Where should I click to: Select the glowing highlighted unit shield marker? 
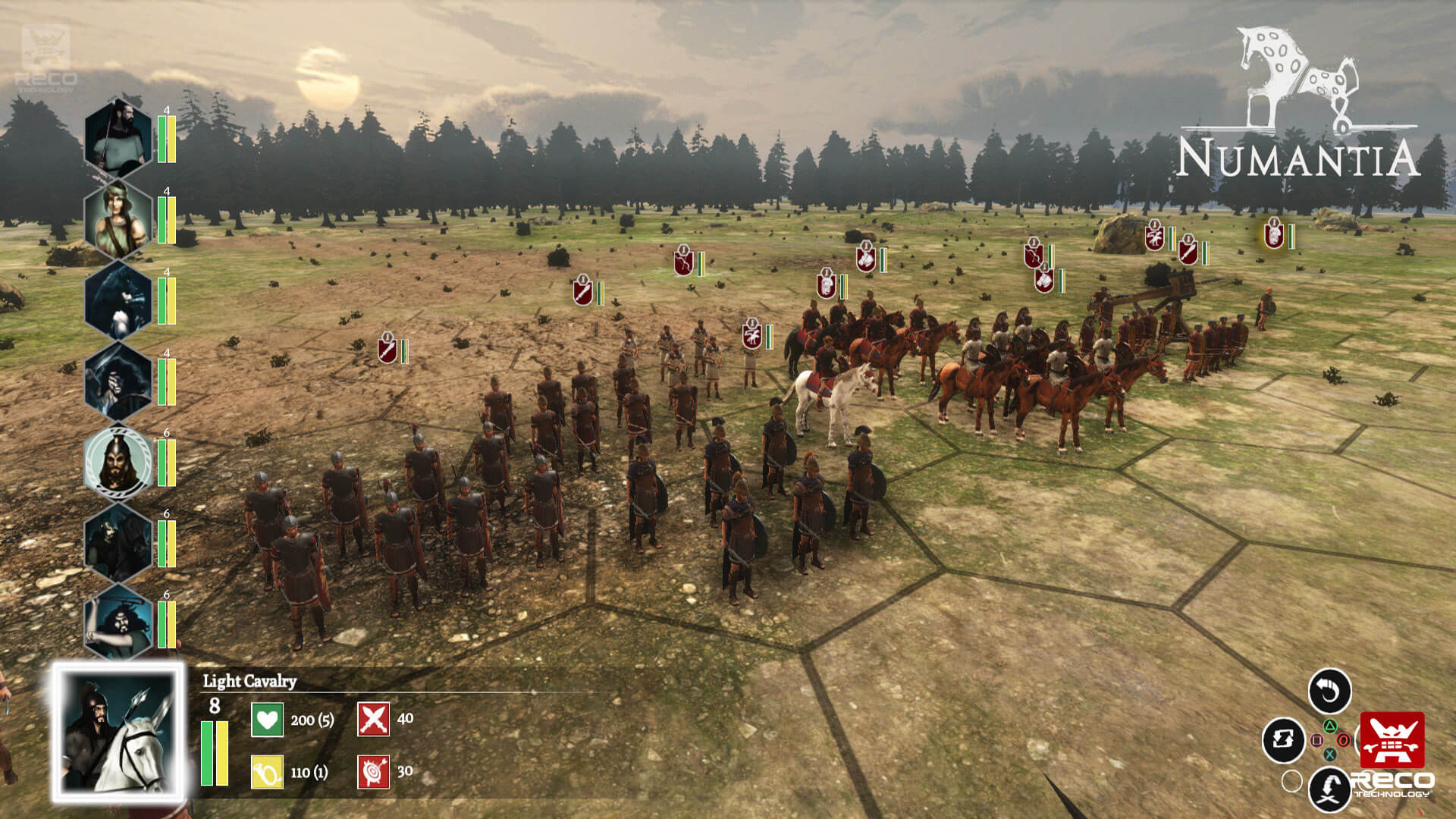coord(1273,234)
